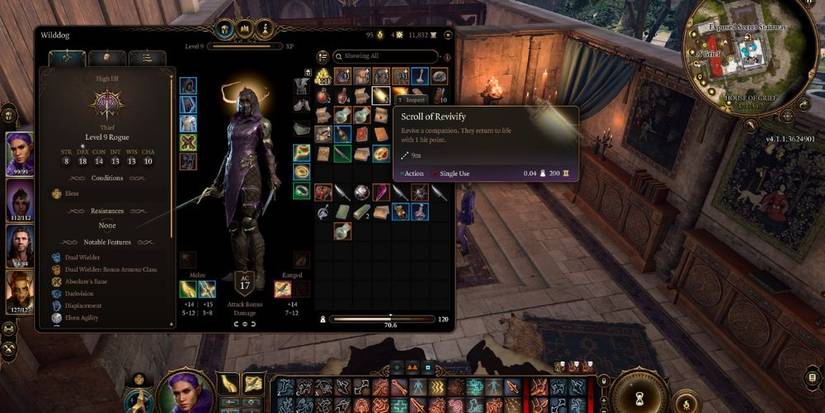Switch to the second character sheet tab
Viewport: 825px width, 413px height.
pos(106,59)
